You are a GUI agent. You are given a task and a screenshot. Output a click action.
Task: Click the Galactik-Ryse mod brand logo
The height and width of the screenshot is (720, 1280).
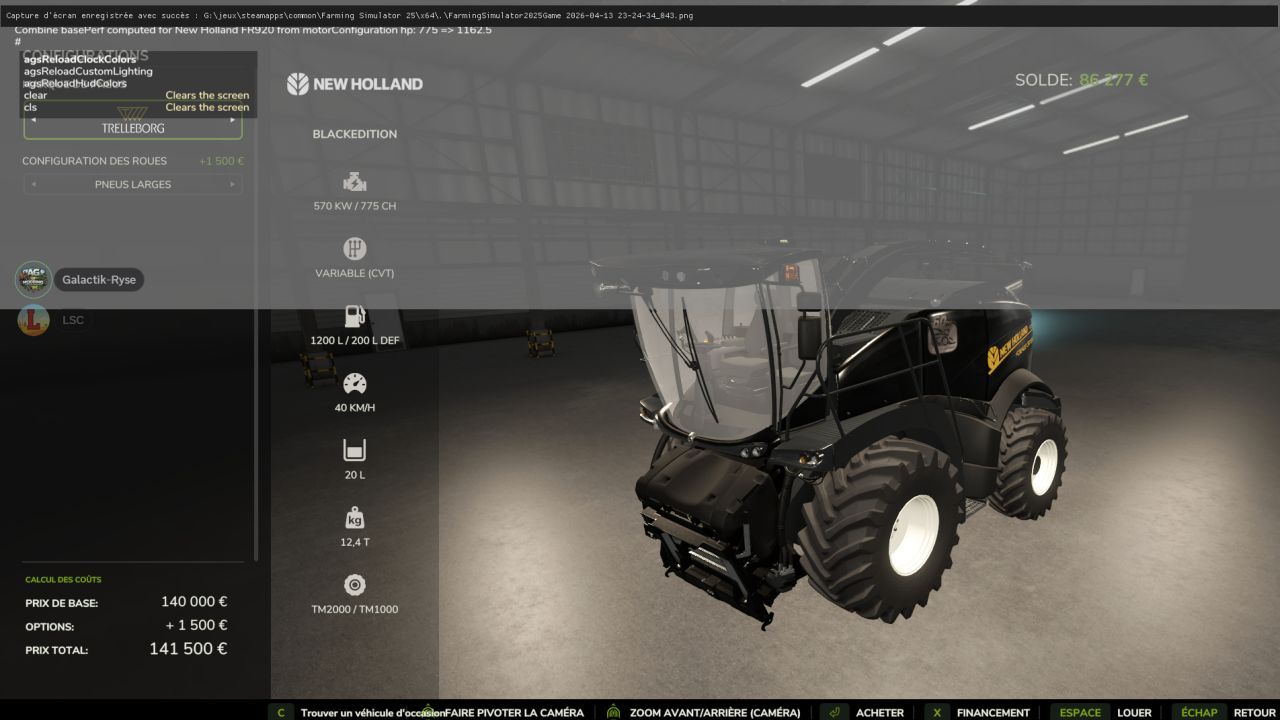pos(33,279)
